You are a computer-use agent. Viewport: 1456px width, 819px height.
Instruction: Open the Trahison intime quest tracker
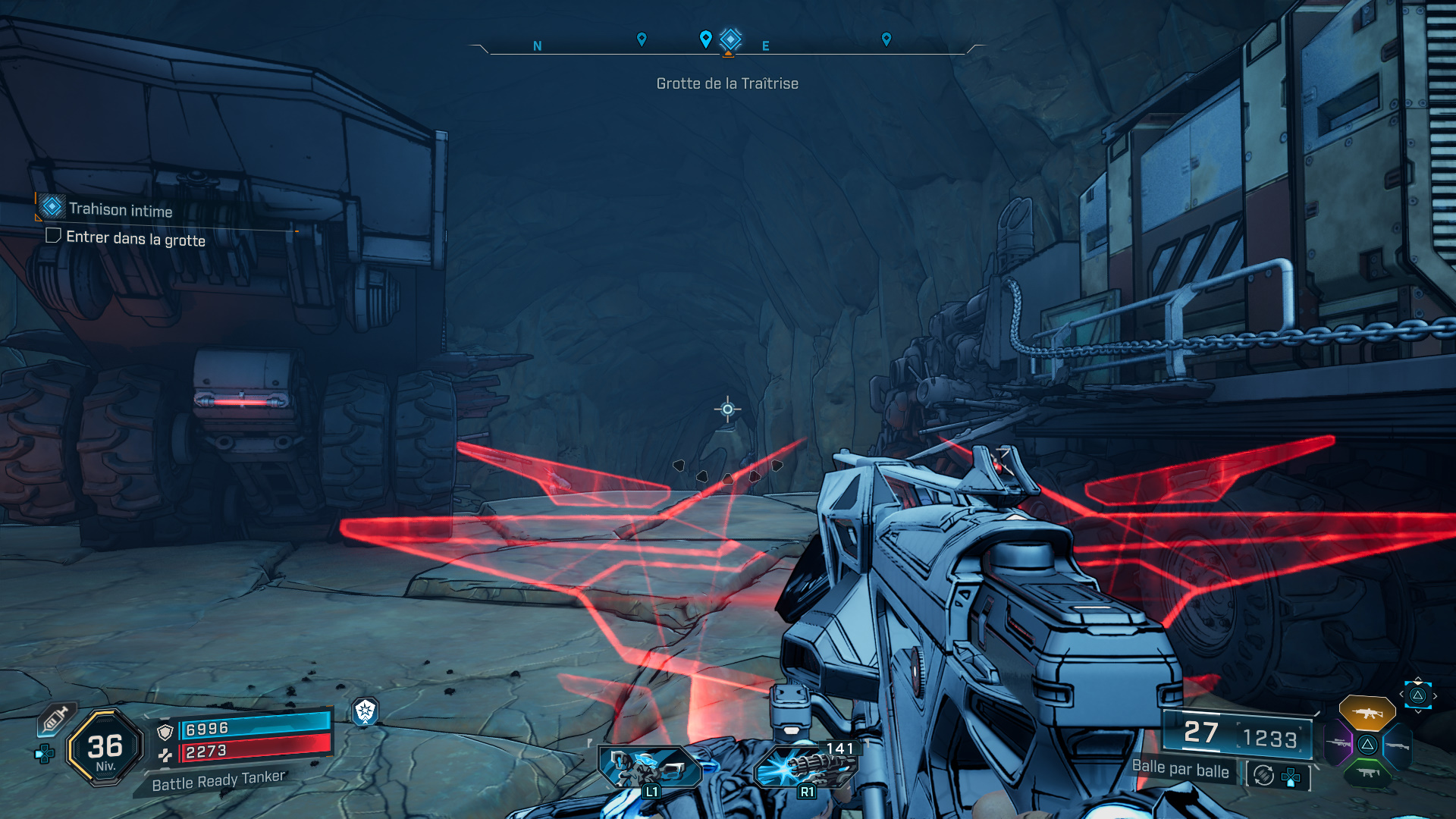click(121, 209)
